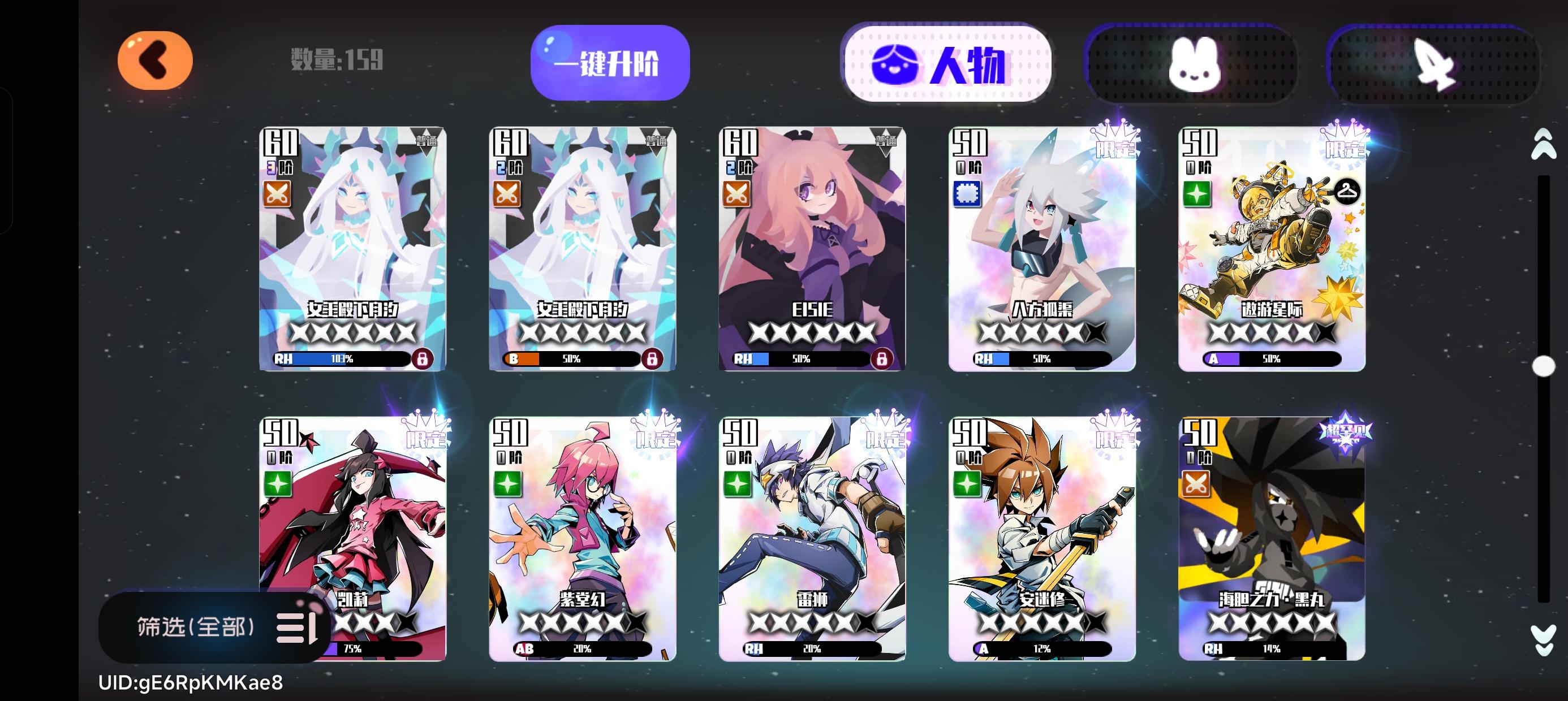Click the 103% progress bar on 女王殿下月汐
Viewport: 1568px width, 701px height.
click(x=344, y=360)
